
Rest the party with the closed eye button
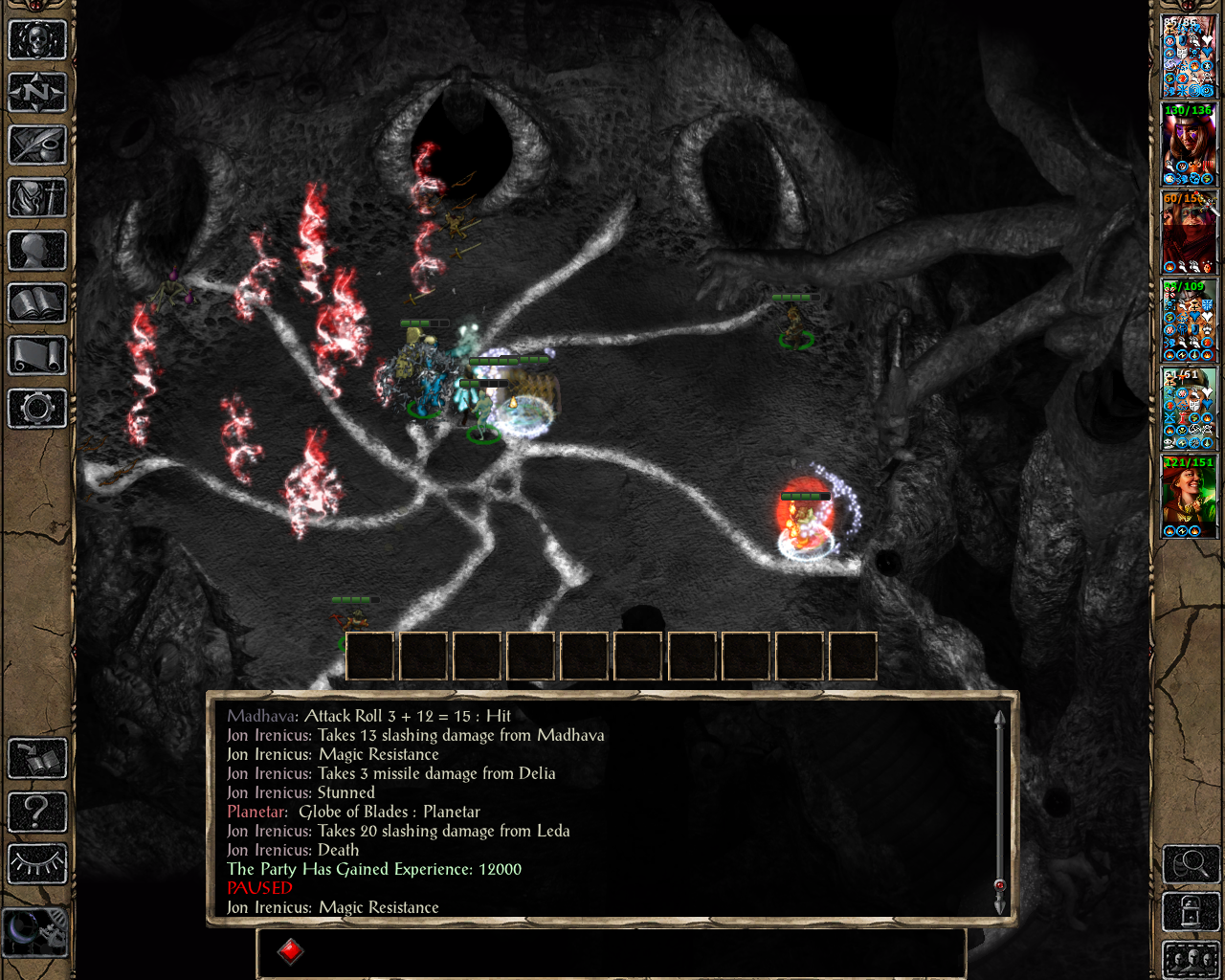point(37,864)
